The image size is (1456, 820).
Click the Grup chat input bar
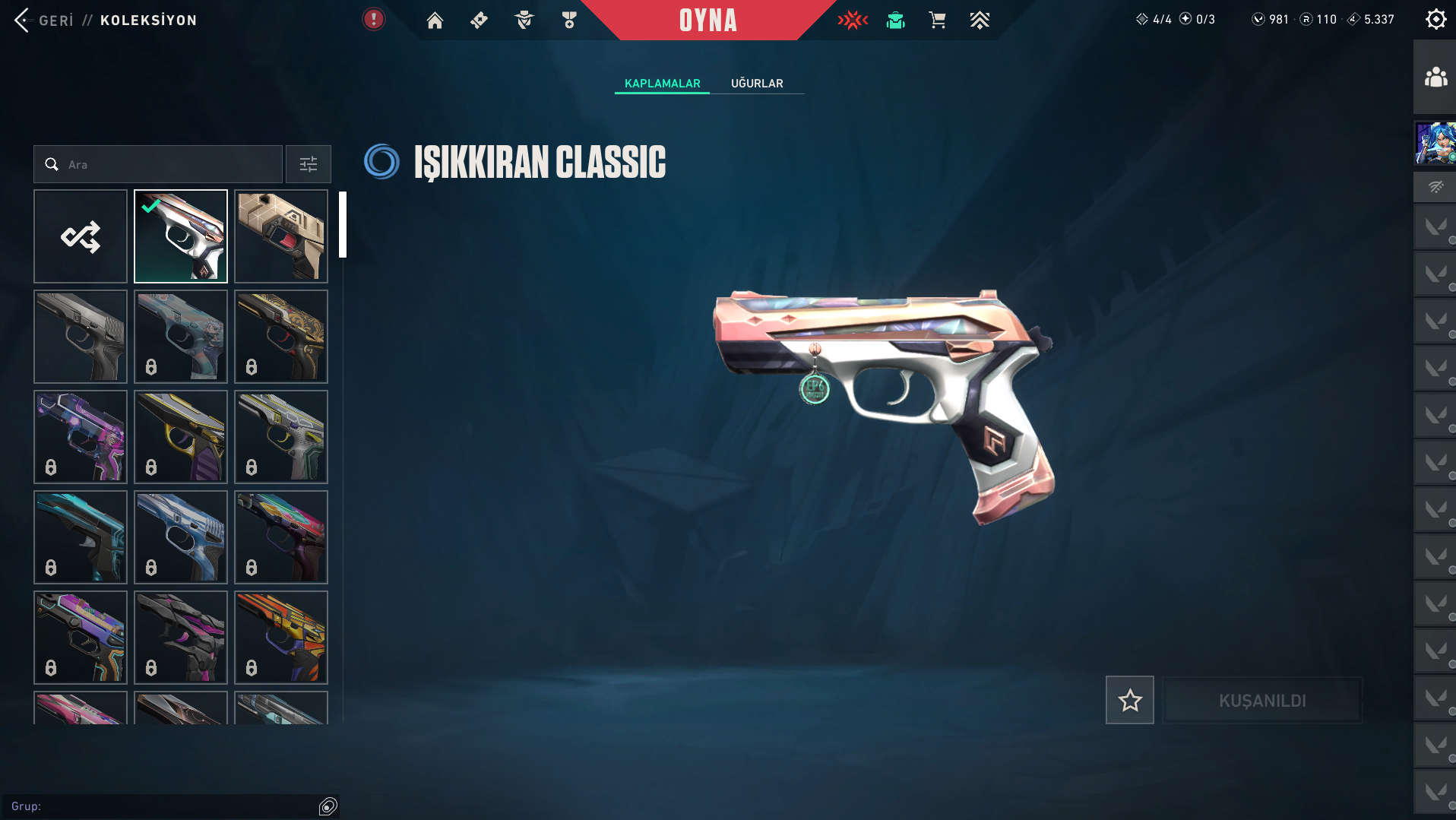[x=163, y=806]
